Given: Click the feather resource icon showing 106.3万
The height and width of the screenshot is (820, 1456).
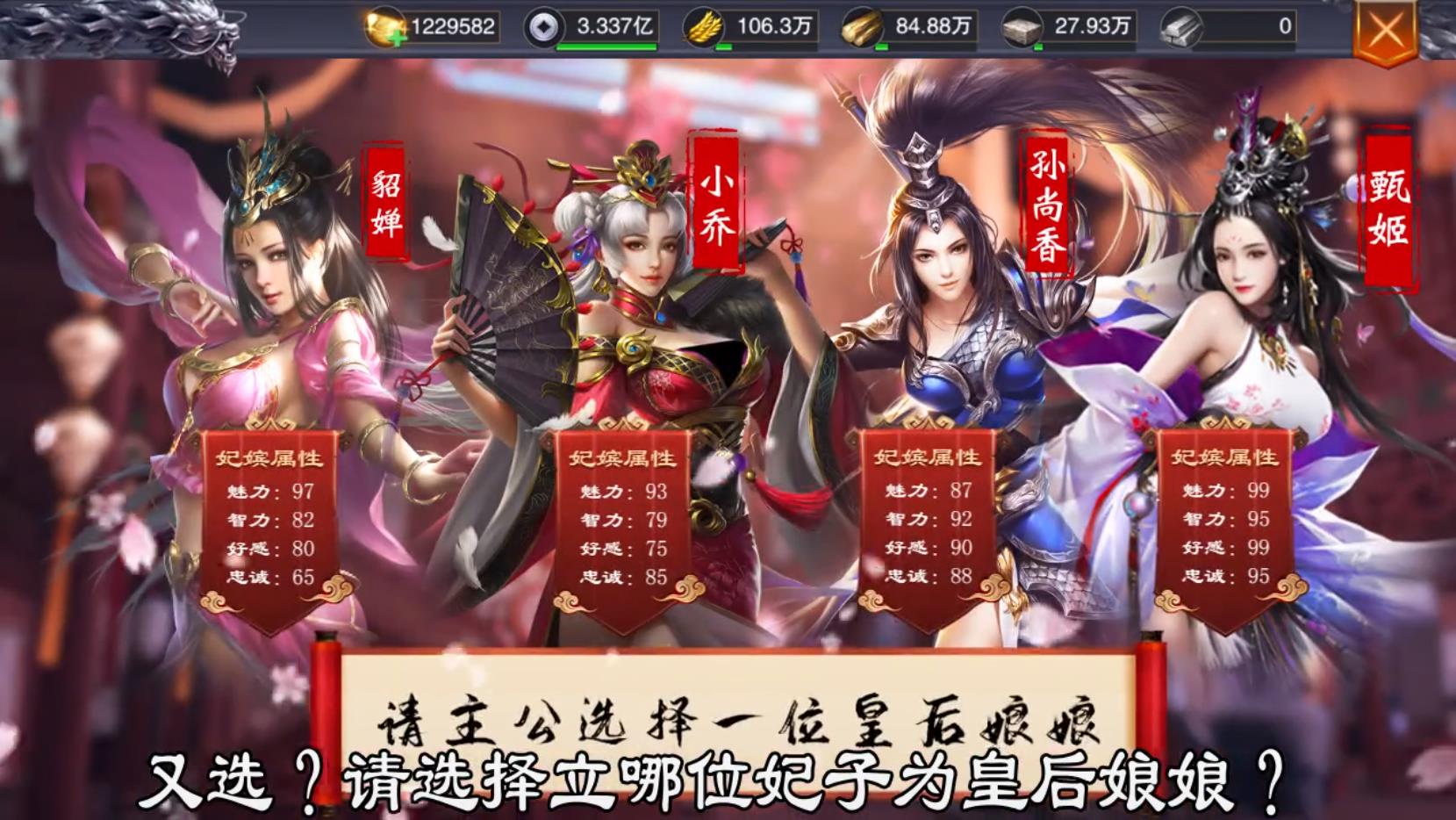Looking at the screenshot, I should (704, 26).
